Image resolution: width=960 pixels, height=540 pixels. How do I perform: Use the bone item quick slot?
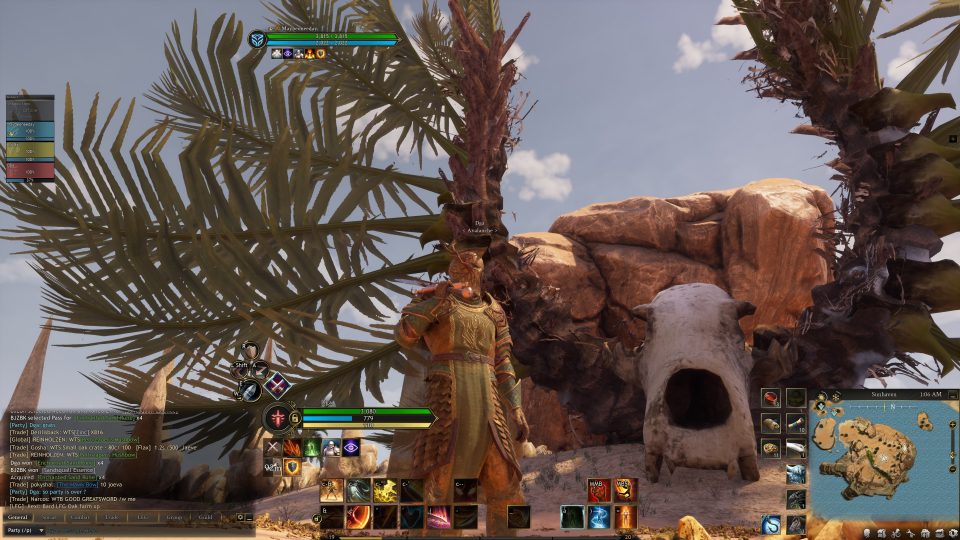pyautogui.click(x=796, y=448)
